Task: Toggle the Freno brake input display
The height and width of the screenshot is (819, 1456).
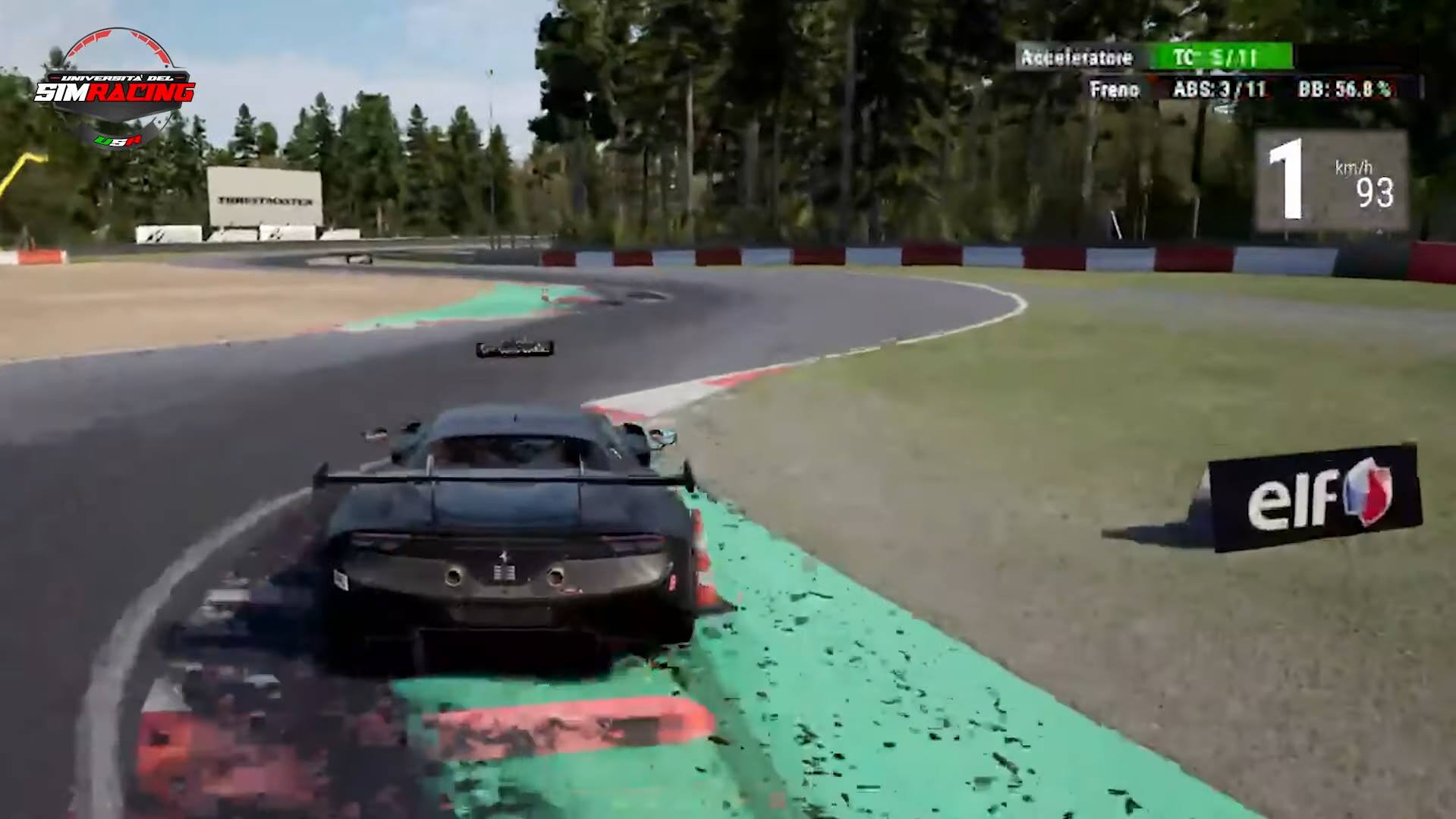Action: click(x=1114, y=89)
